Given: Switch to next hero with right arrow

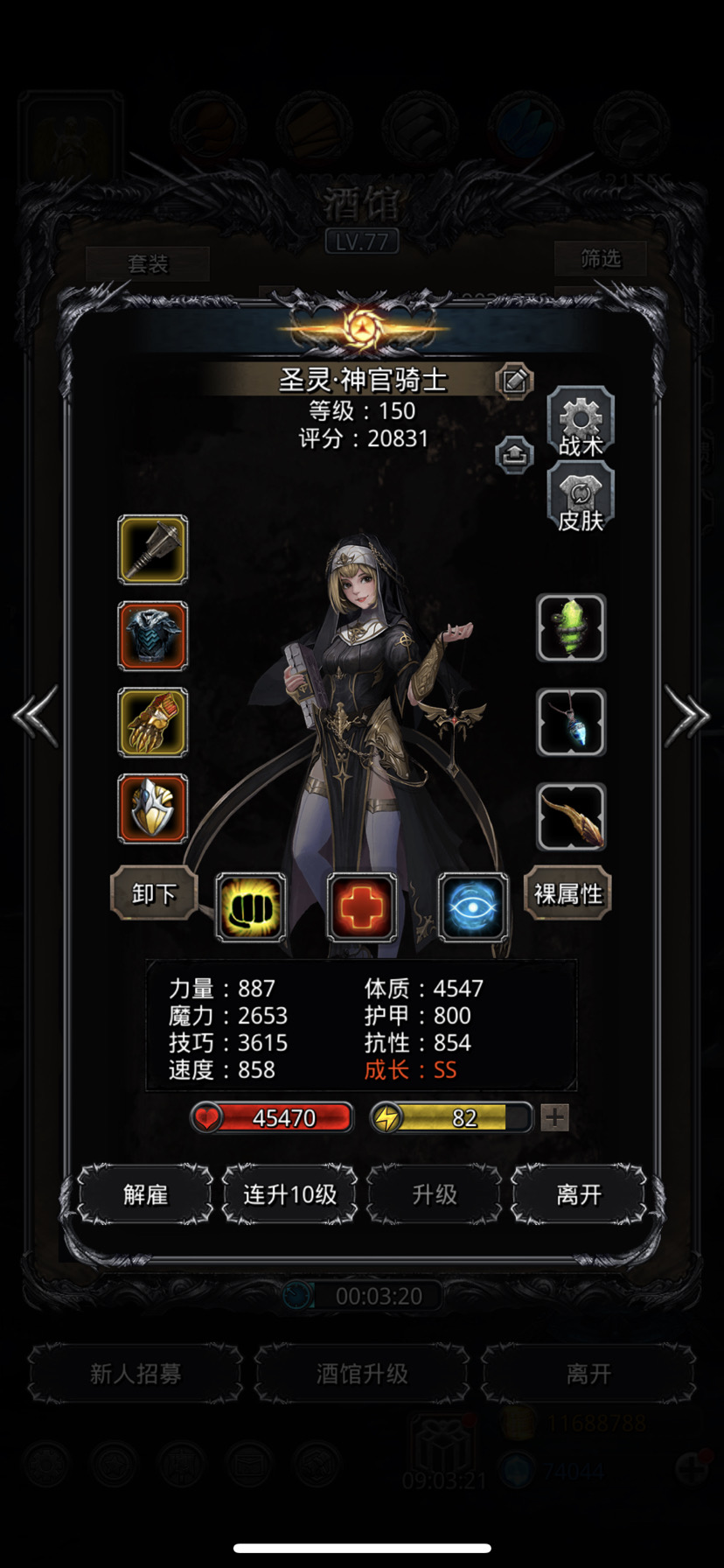Looking at the screenshot, I should [687, 716].
